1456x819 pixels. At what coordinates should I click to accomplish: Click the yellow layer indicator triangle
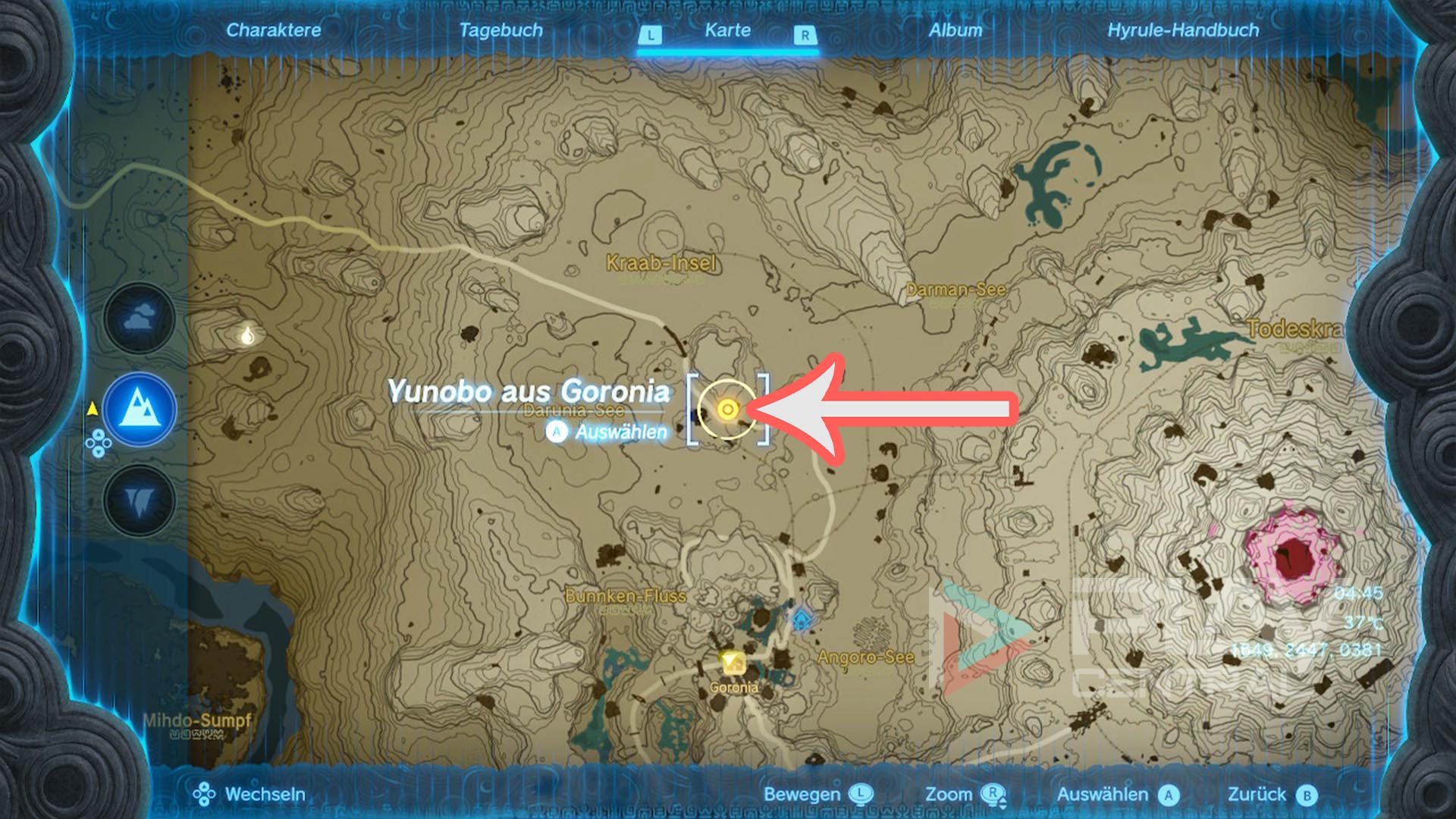tap(91, 408)
